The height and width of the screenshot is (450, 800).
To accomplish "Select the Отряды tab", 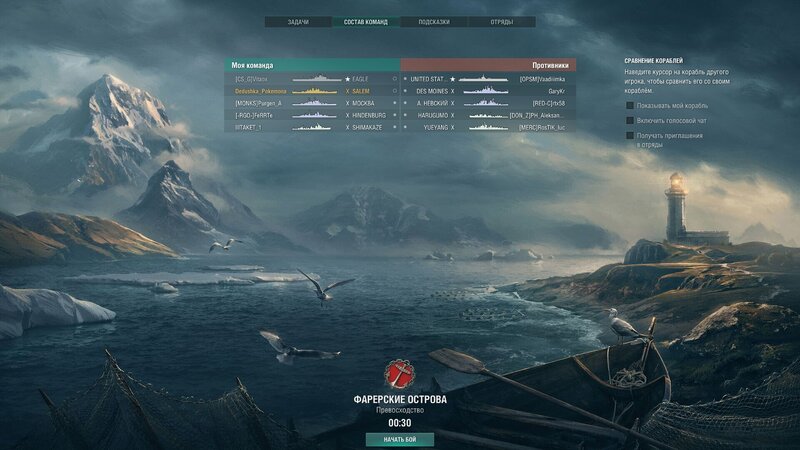I will (x=504, y=21).
